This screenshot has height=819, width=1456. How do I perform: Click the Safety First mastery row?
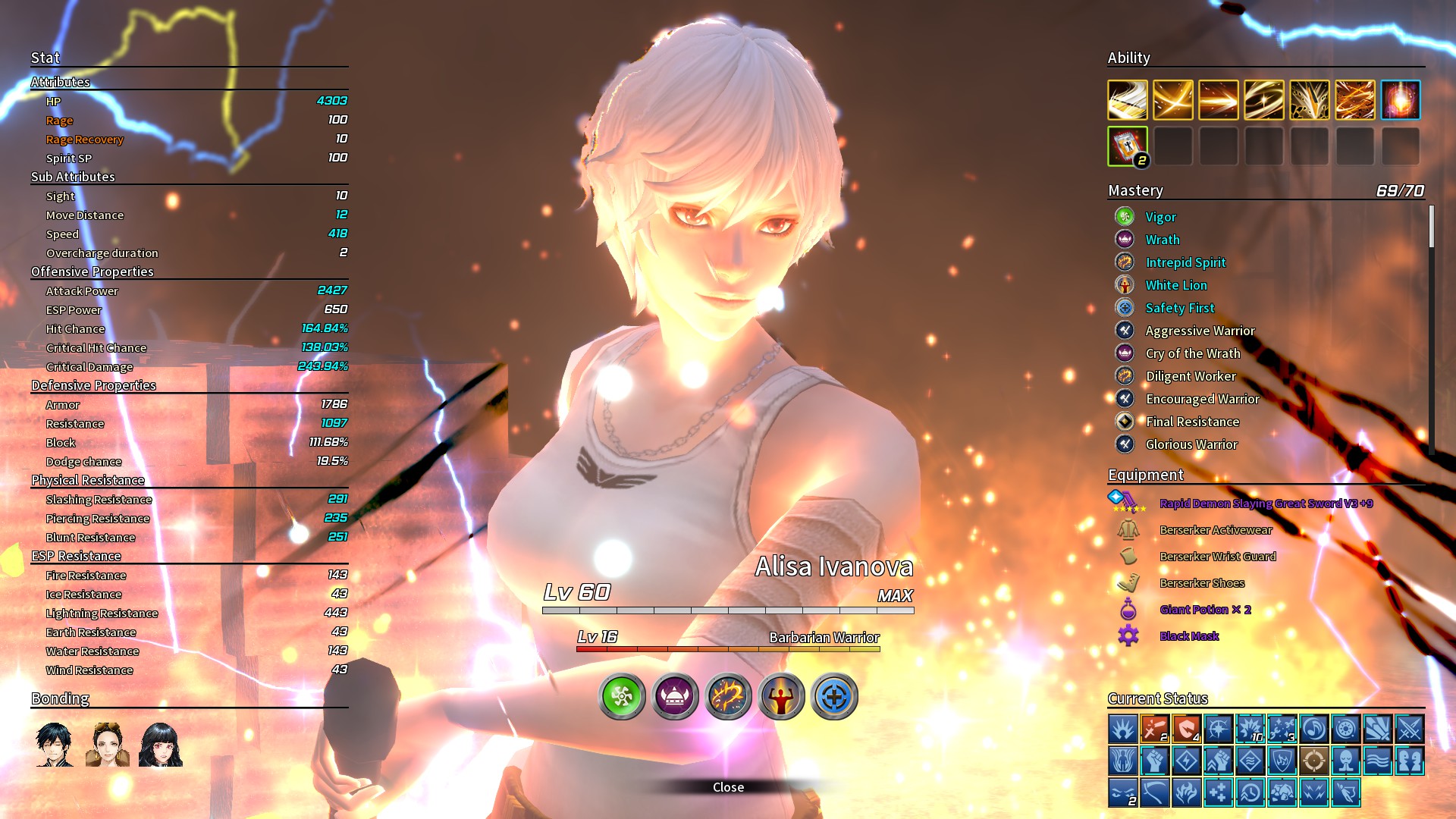tap(1179, 308)
